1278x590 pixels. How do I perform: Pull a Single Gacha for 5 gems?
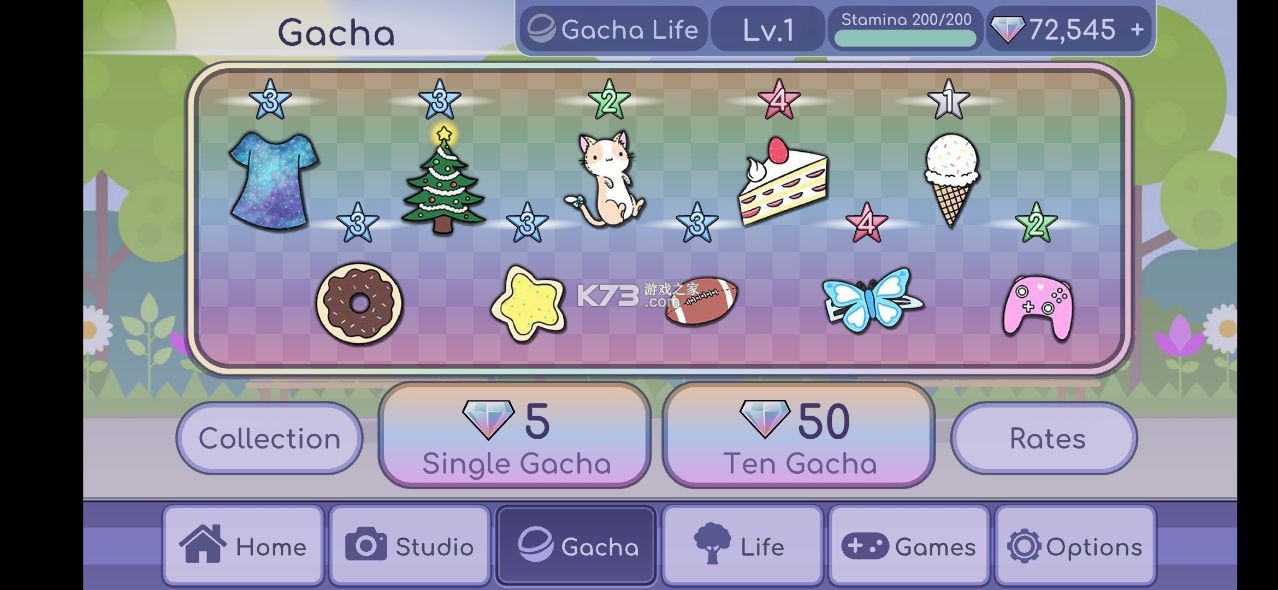(x=515, y=436)
